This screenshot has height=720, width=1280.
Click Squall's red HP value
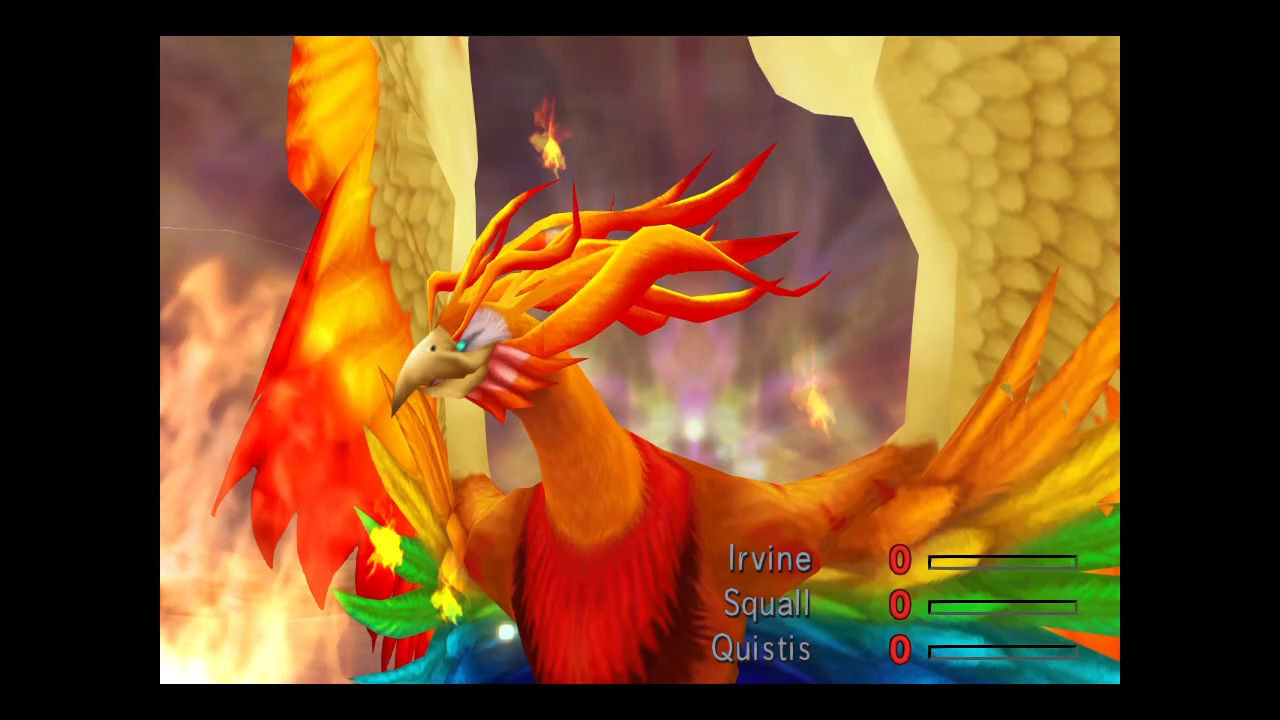click(x=897, y=606)
